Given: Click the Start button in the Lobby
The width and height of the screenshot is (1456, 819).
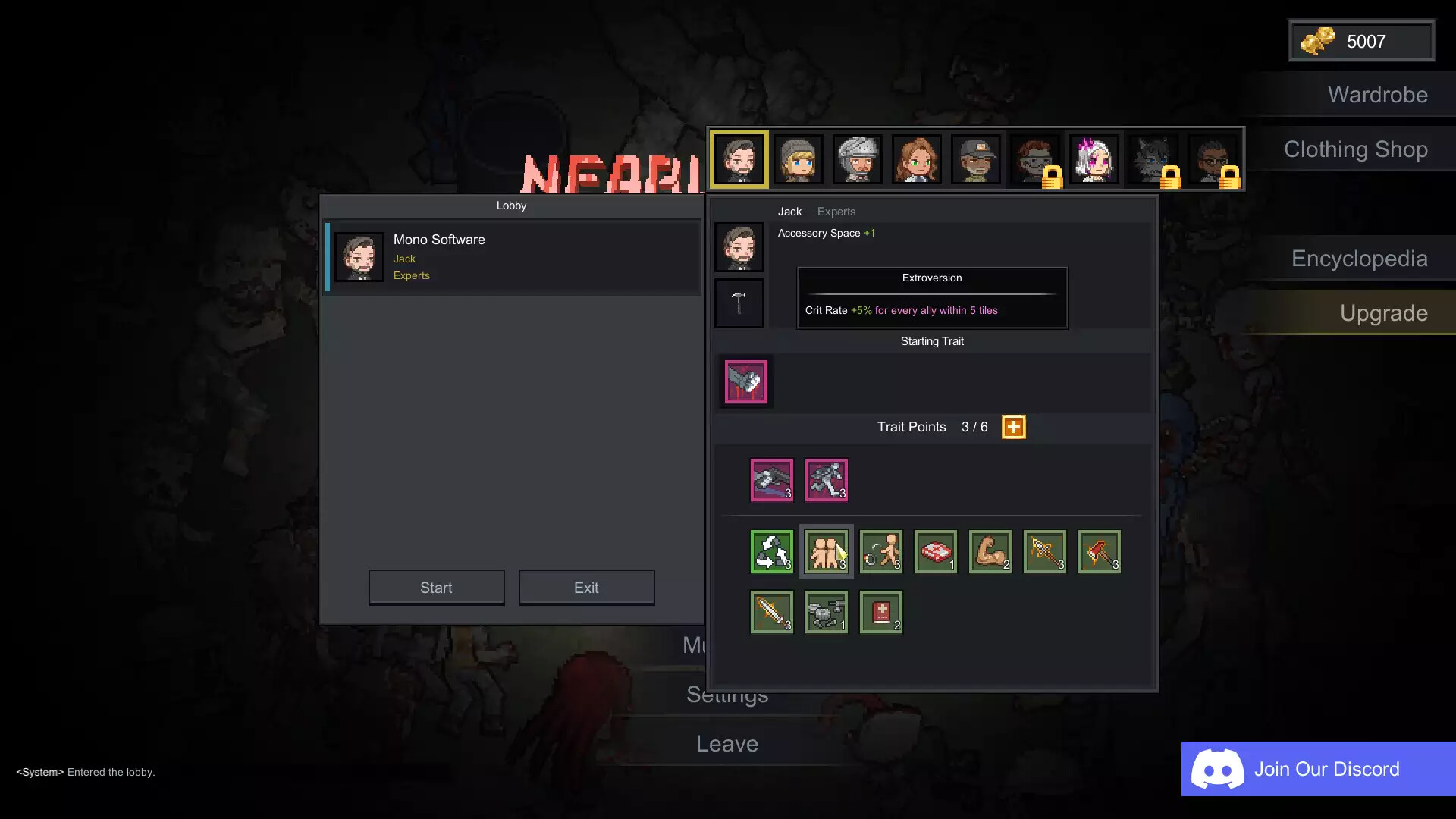Looking at the screenshot, I should click(x=436, y=587).
